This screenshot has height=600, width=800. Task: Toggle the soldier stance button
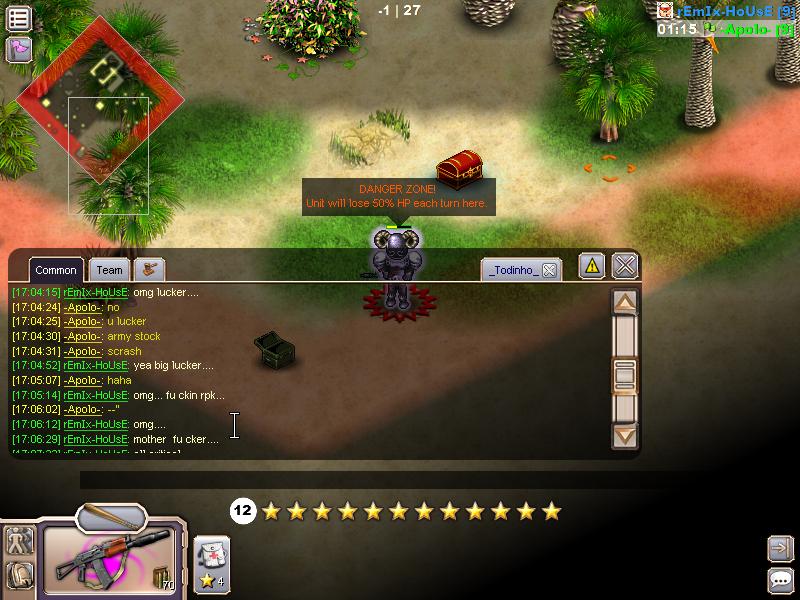(x=19, y=541)
